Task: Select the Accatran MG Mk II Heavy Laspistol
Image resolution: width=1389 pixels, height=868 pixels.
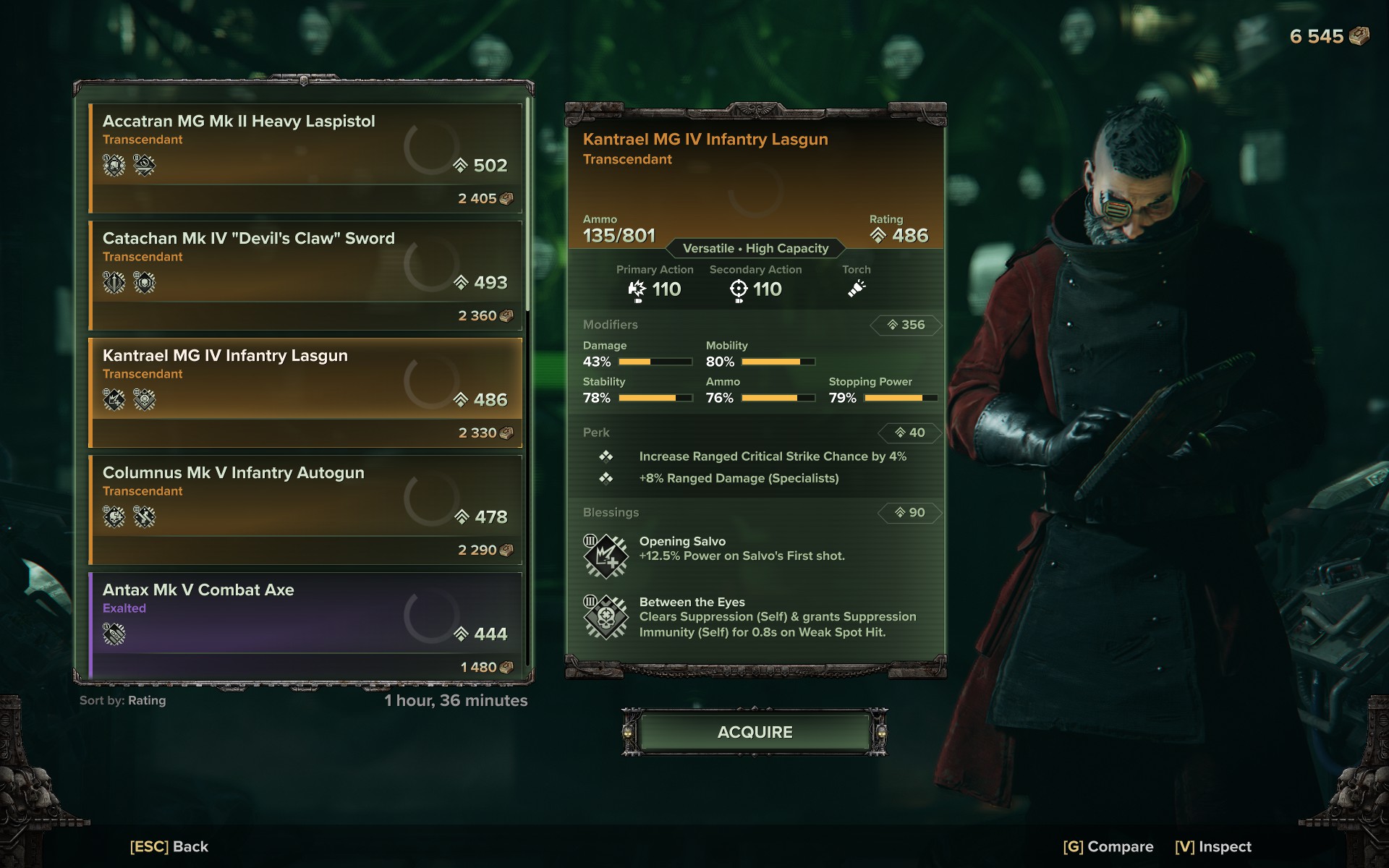Action: (305, 158)
